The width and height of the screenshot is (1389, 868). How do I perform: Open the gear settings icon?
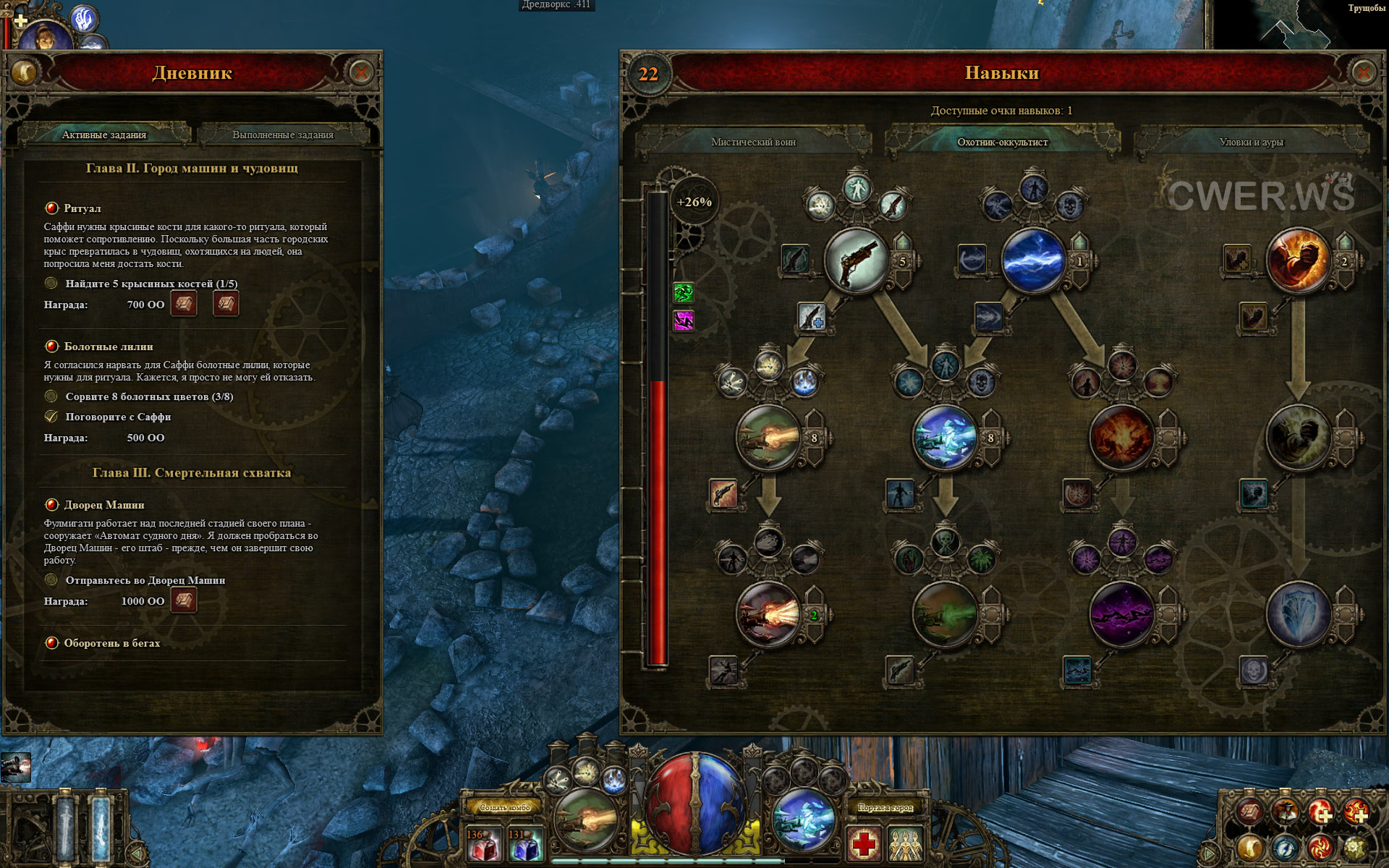tap(1355, 847)
